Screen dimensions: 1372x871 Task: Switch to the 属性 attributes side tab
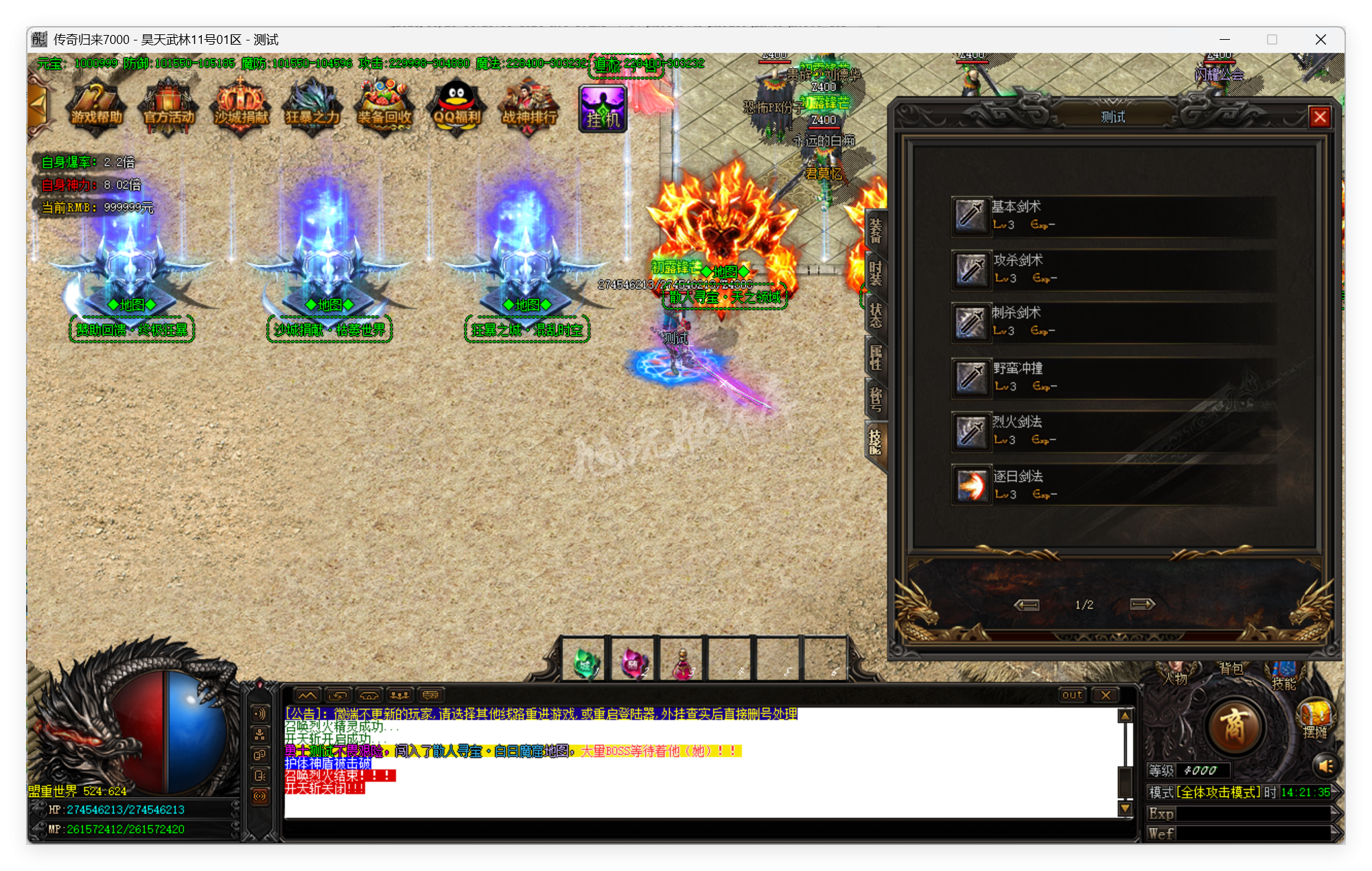[x=876, y=357]
